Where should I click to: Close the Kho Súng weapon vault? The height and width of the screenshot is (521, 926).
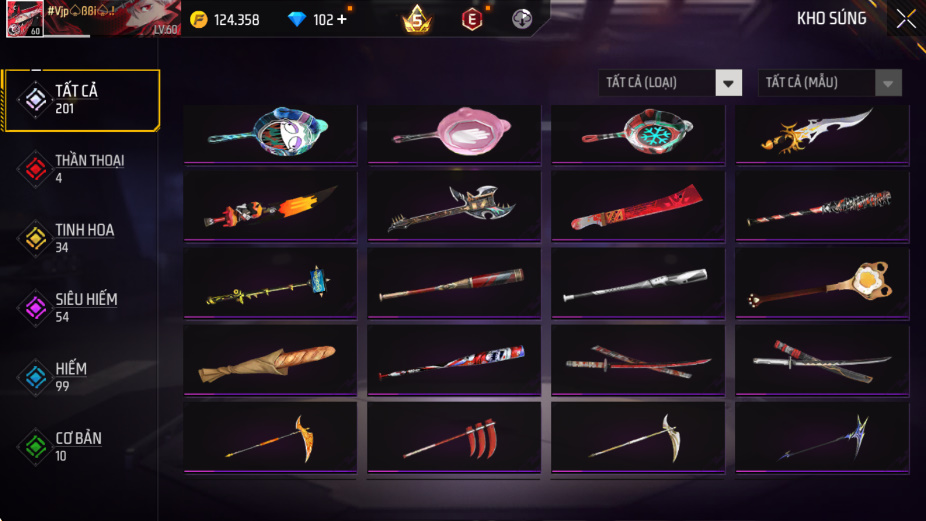905,19
